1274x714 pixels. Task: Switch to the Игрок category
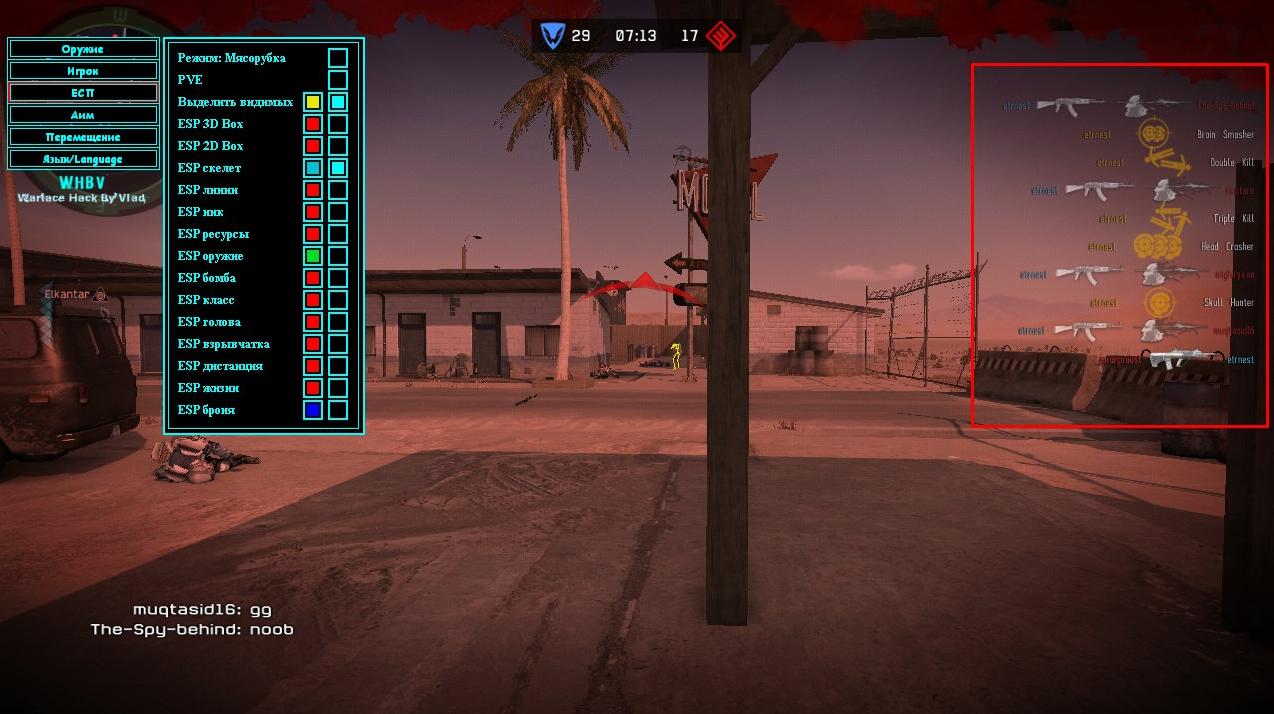[83, 71]
